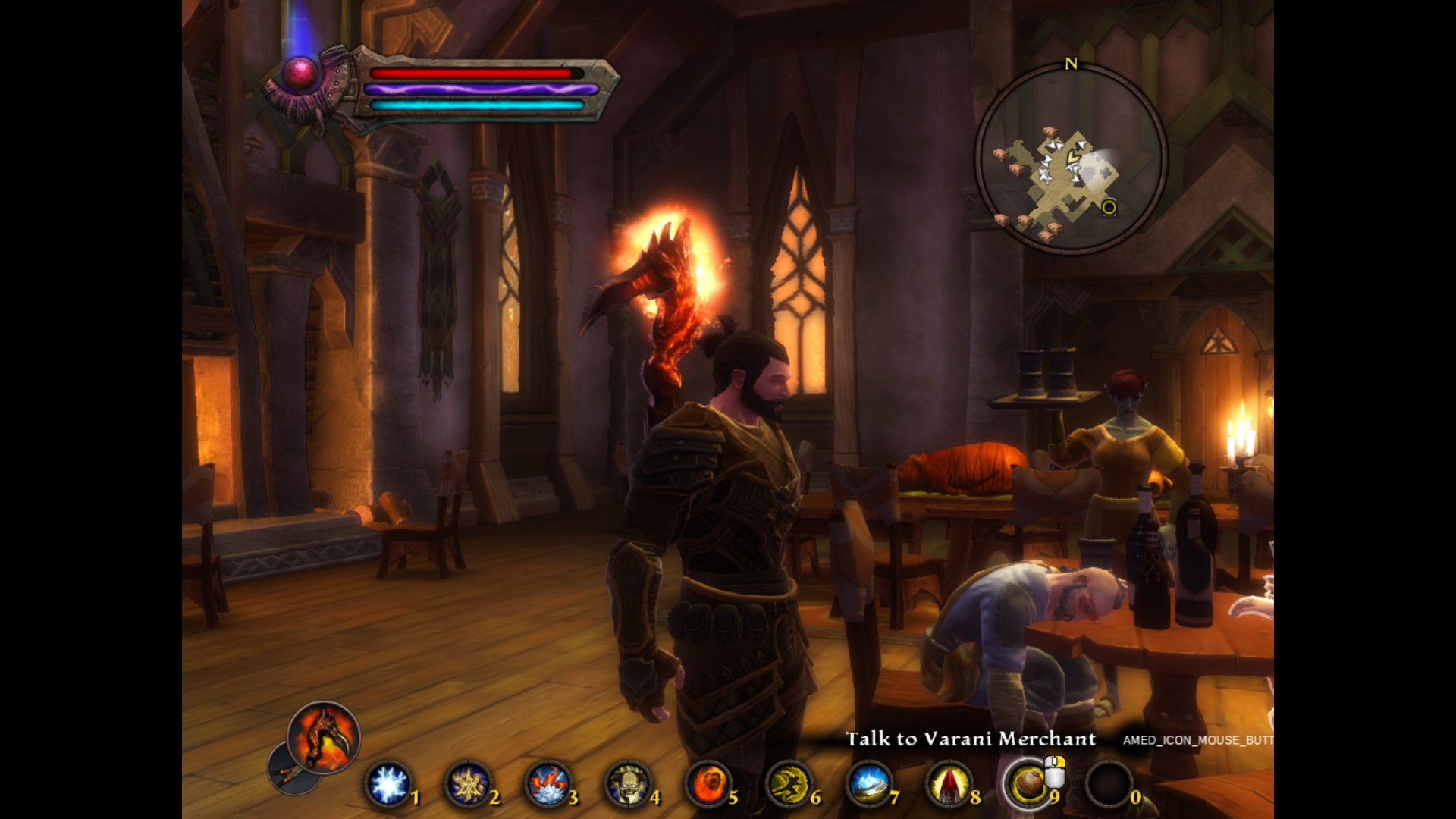
Task: Select the highlighted brown bomb ability
Action: tap(1028, 784)
